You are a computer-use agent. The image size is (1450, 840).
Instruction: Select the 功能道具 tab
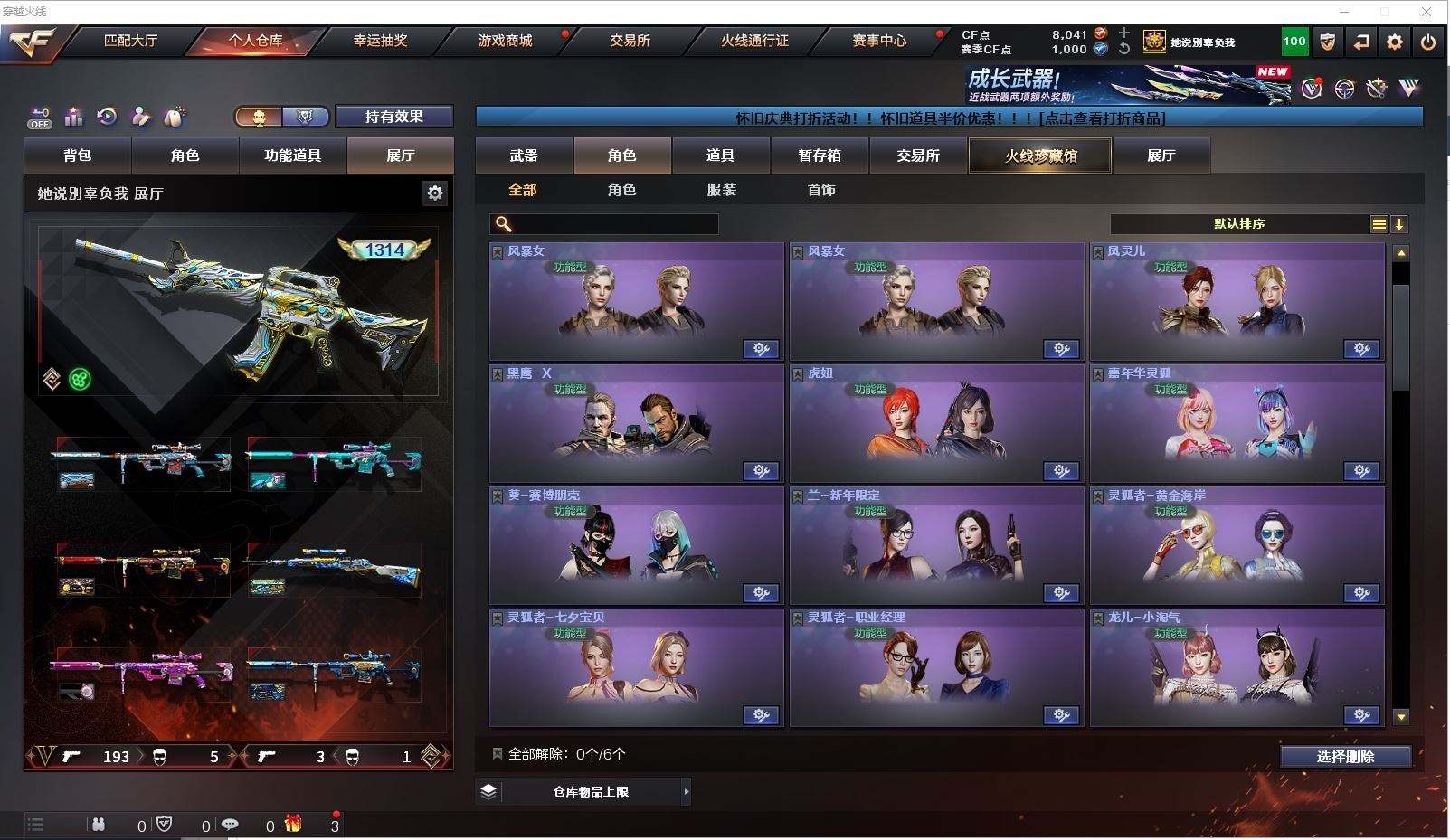point(292,156)
